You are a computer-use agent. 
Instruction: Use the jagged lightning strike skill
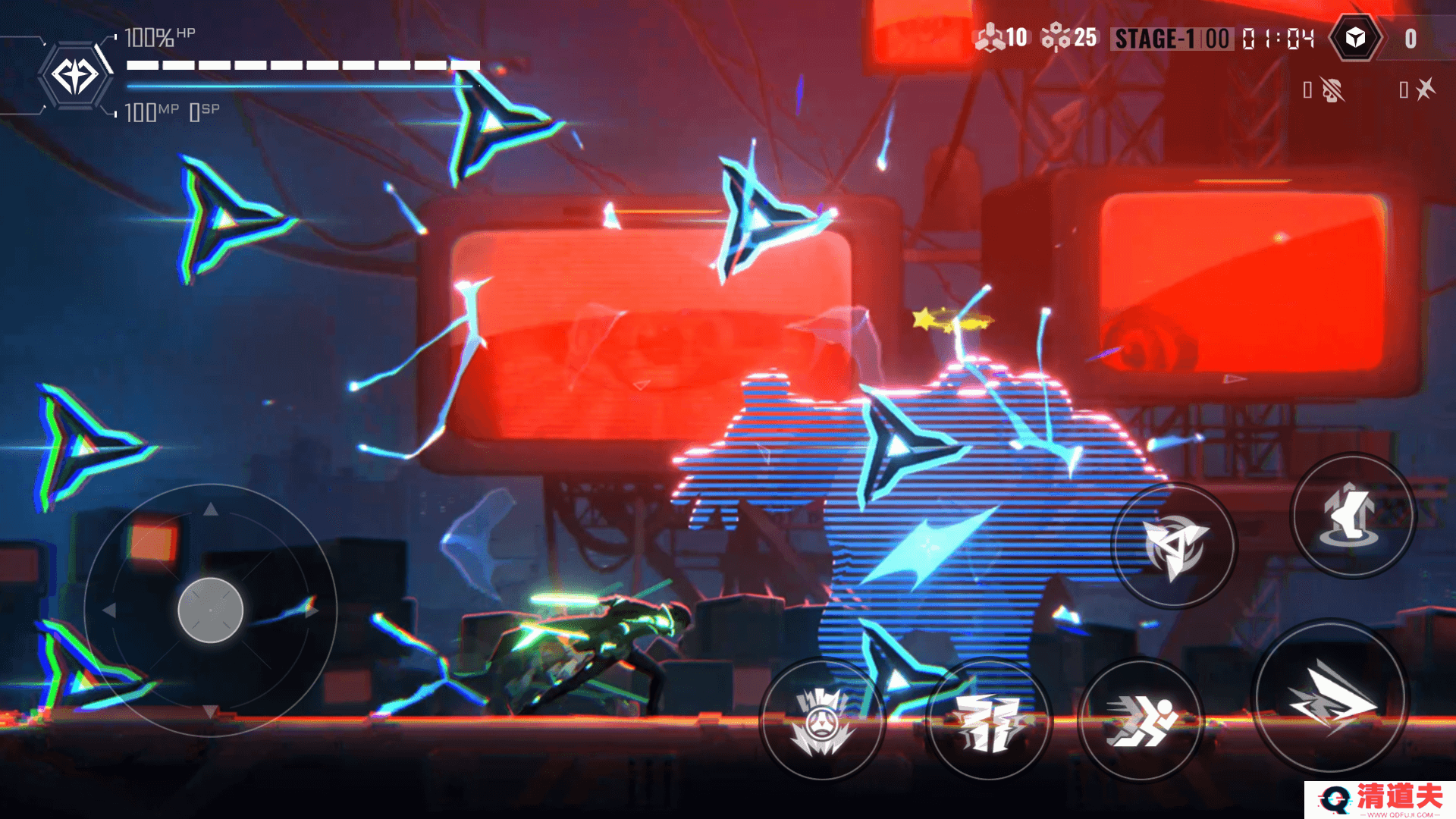988,720
